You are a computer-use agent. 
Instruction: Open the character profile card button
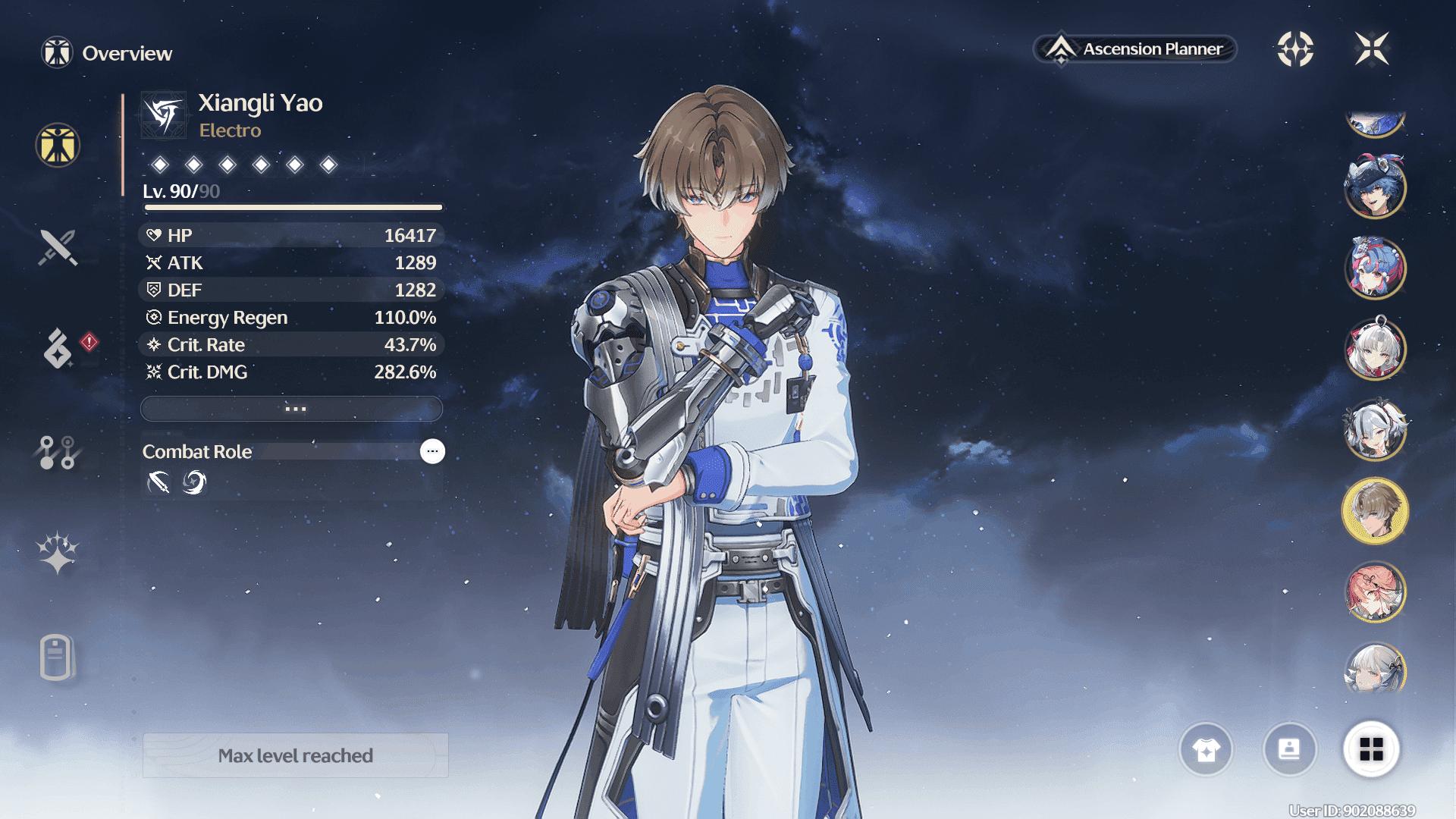click(1289, 750)
